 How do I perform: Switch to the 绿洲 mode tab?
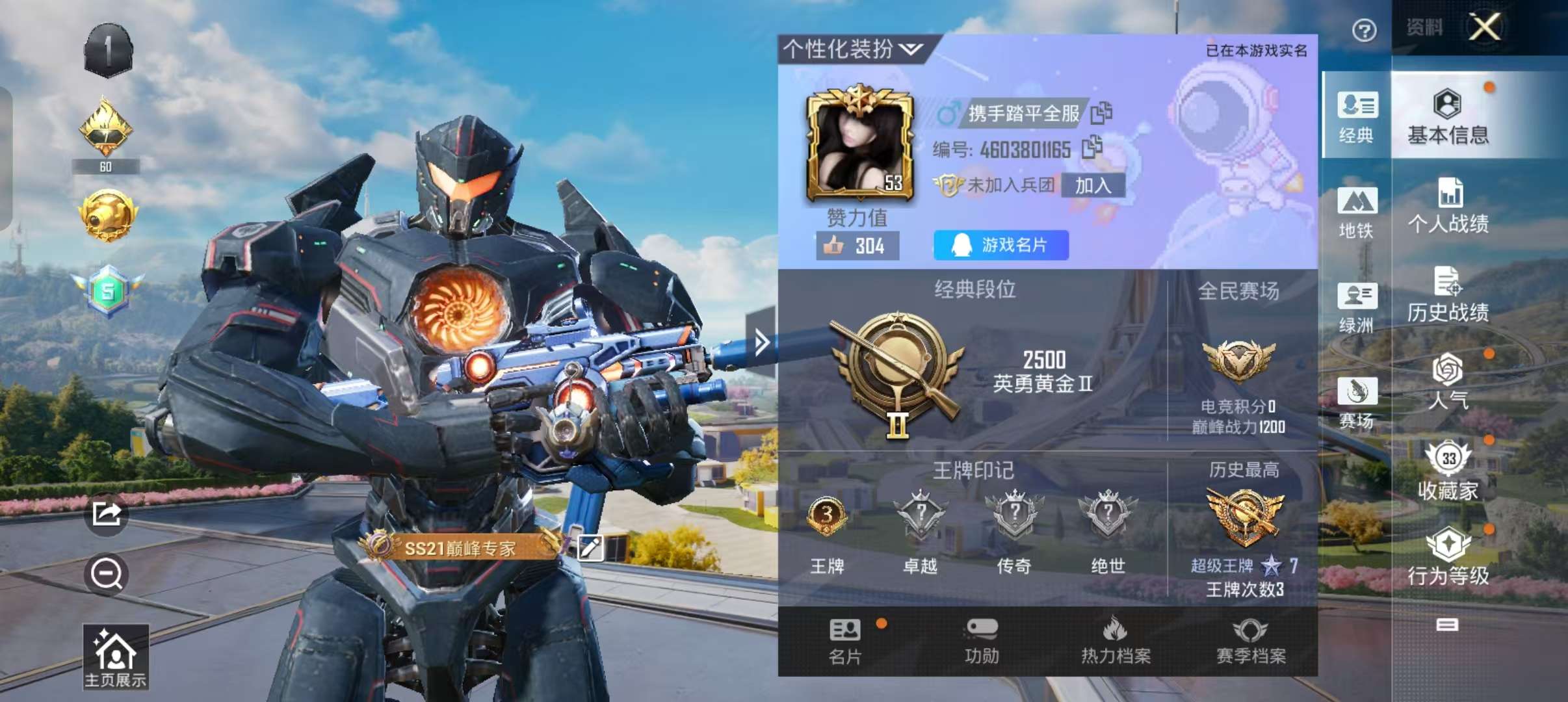point(1357,307)
